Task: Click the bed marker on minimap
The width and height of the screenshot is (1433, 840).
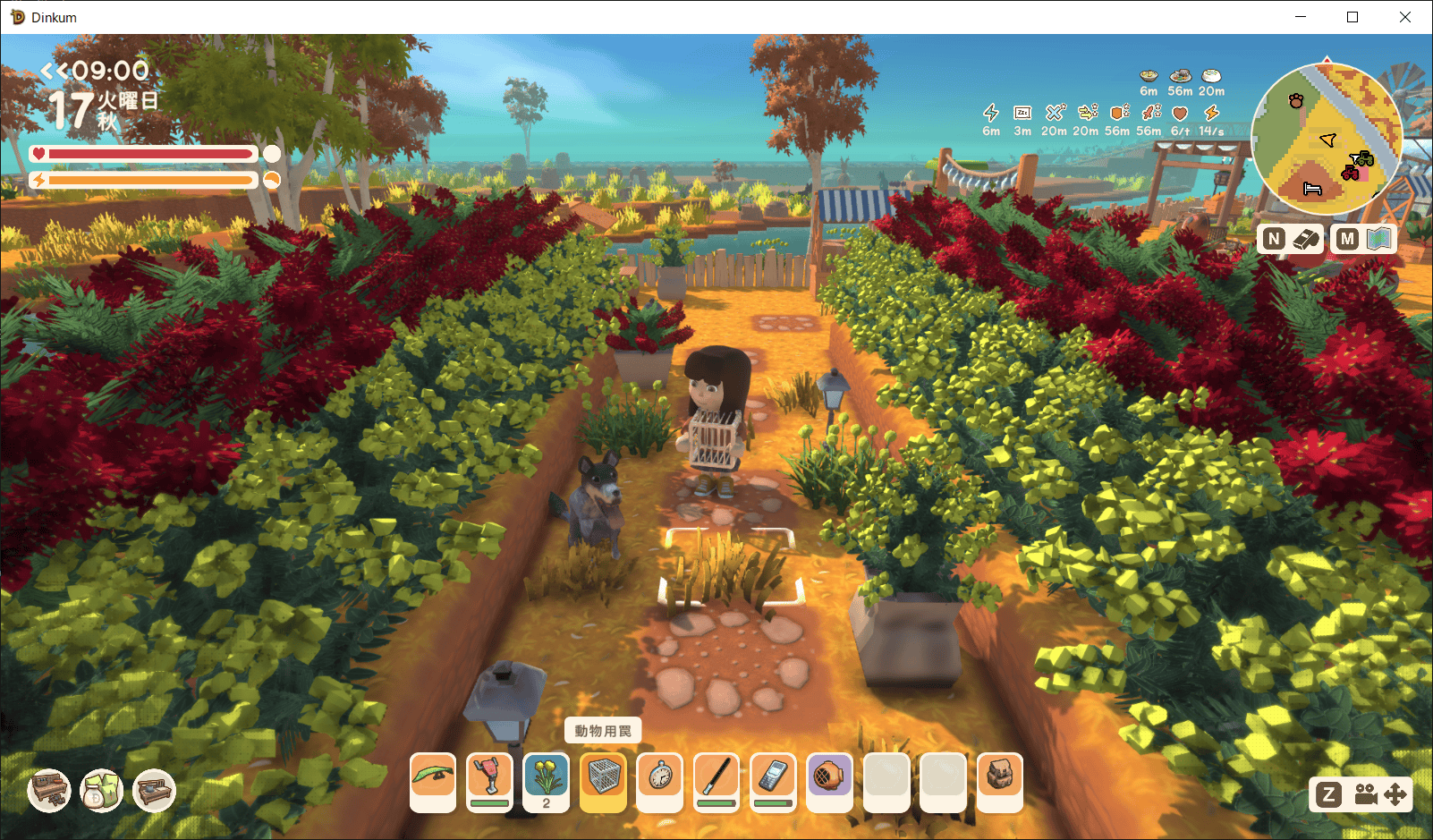Action: (1312, 189)
